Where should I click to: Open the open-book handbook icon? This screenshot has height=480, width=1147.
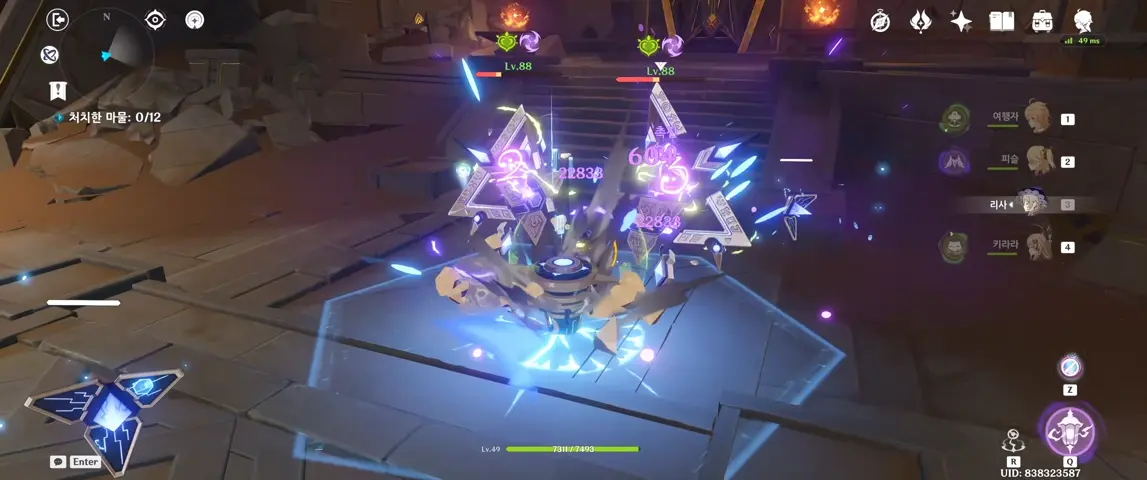pos(1001,21)
